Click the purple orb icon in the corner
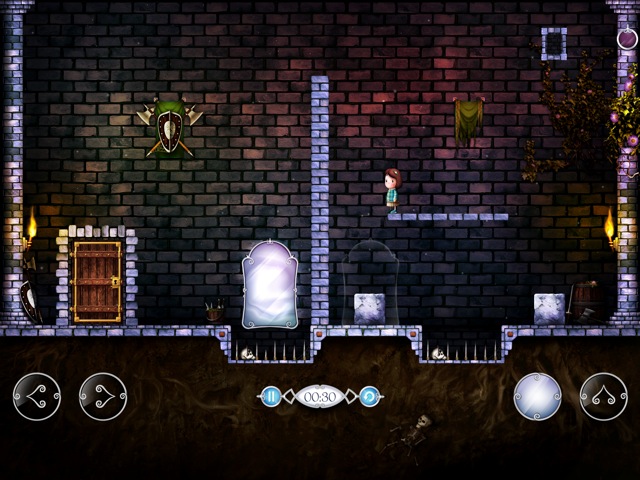 point(627,40)
